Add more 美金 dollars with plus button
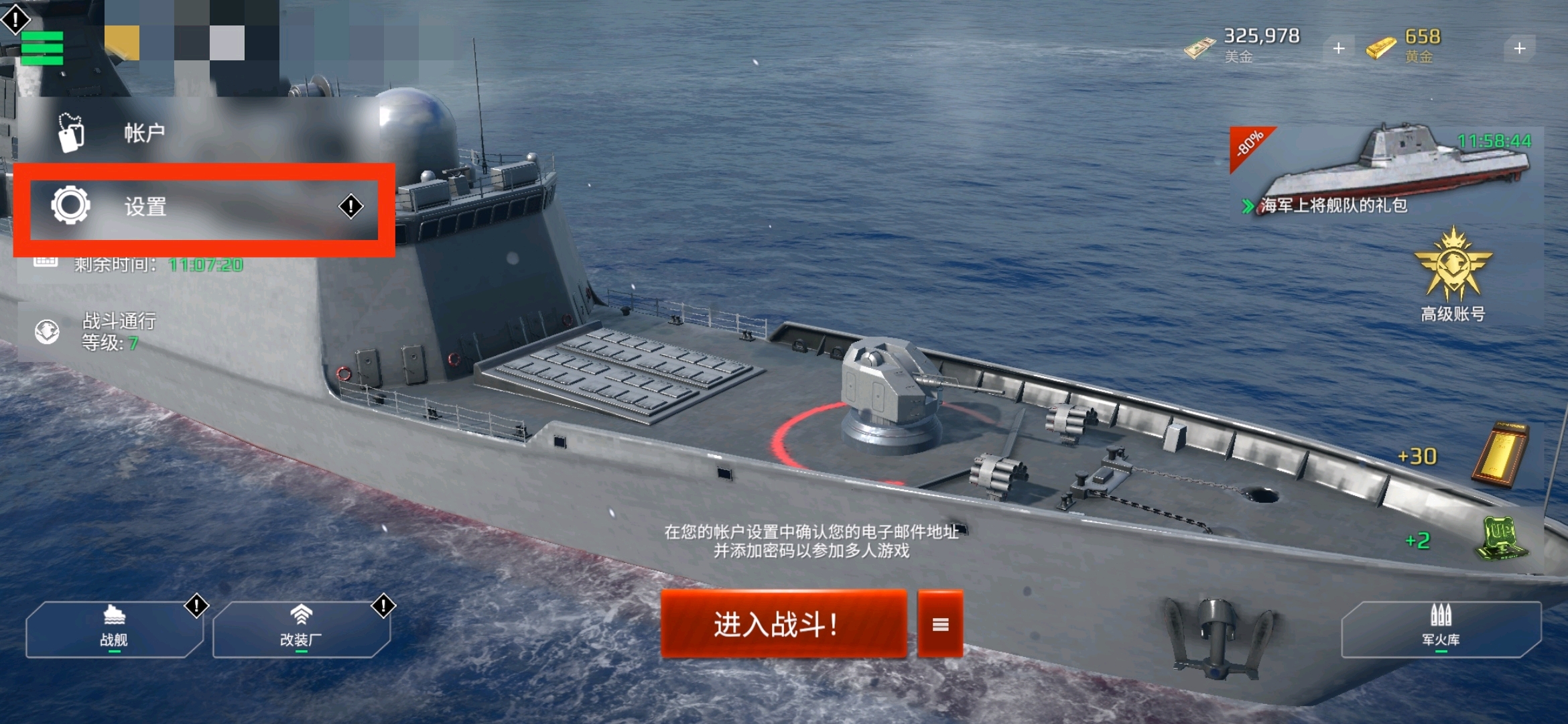The height and width of the screenshot is (724, 1568). (x=1338, y=48)
